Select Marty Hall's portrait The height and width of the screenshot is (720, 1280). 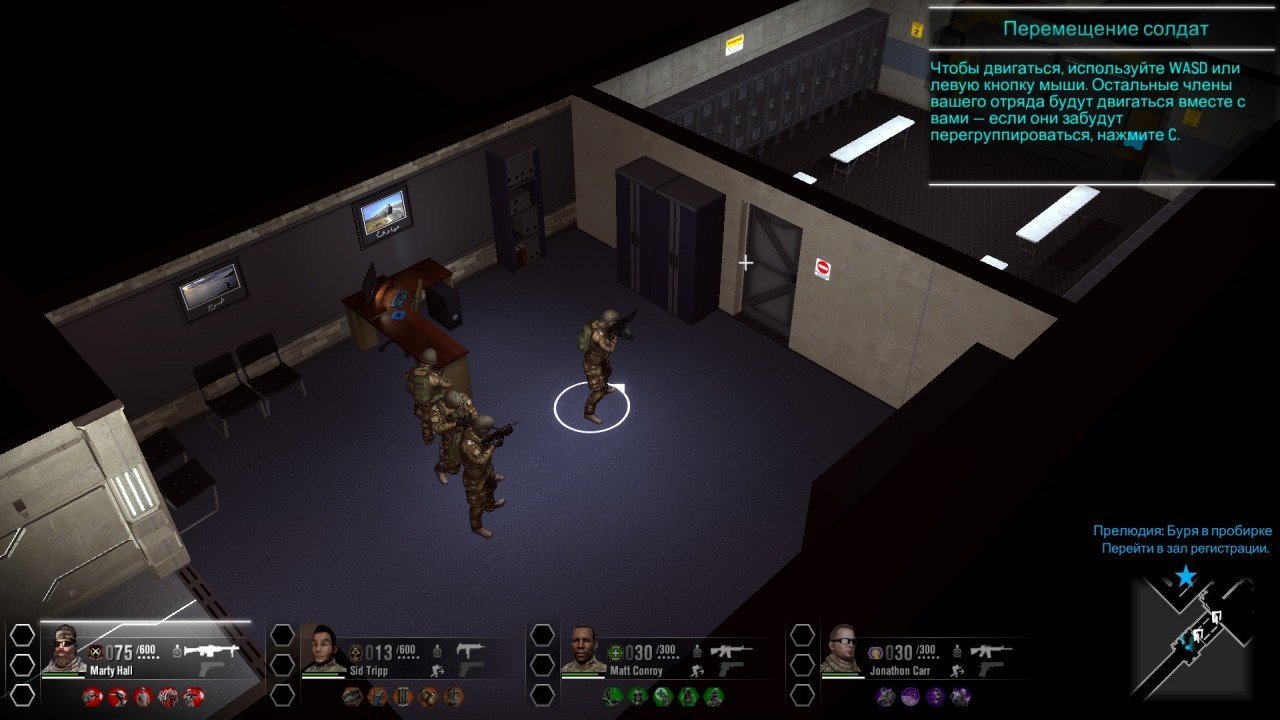click(64, 648)
